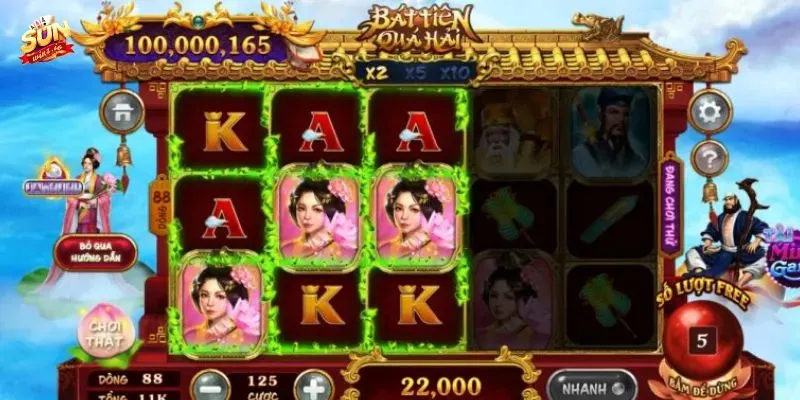
Task: Open the settings gear menu
Action: point(710,111)
